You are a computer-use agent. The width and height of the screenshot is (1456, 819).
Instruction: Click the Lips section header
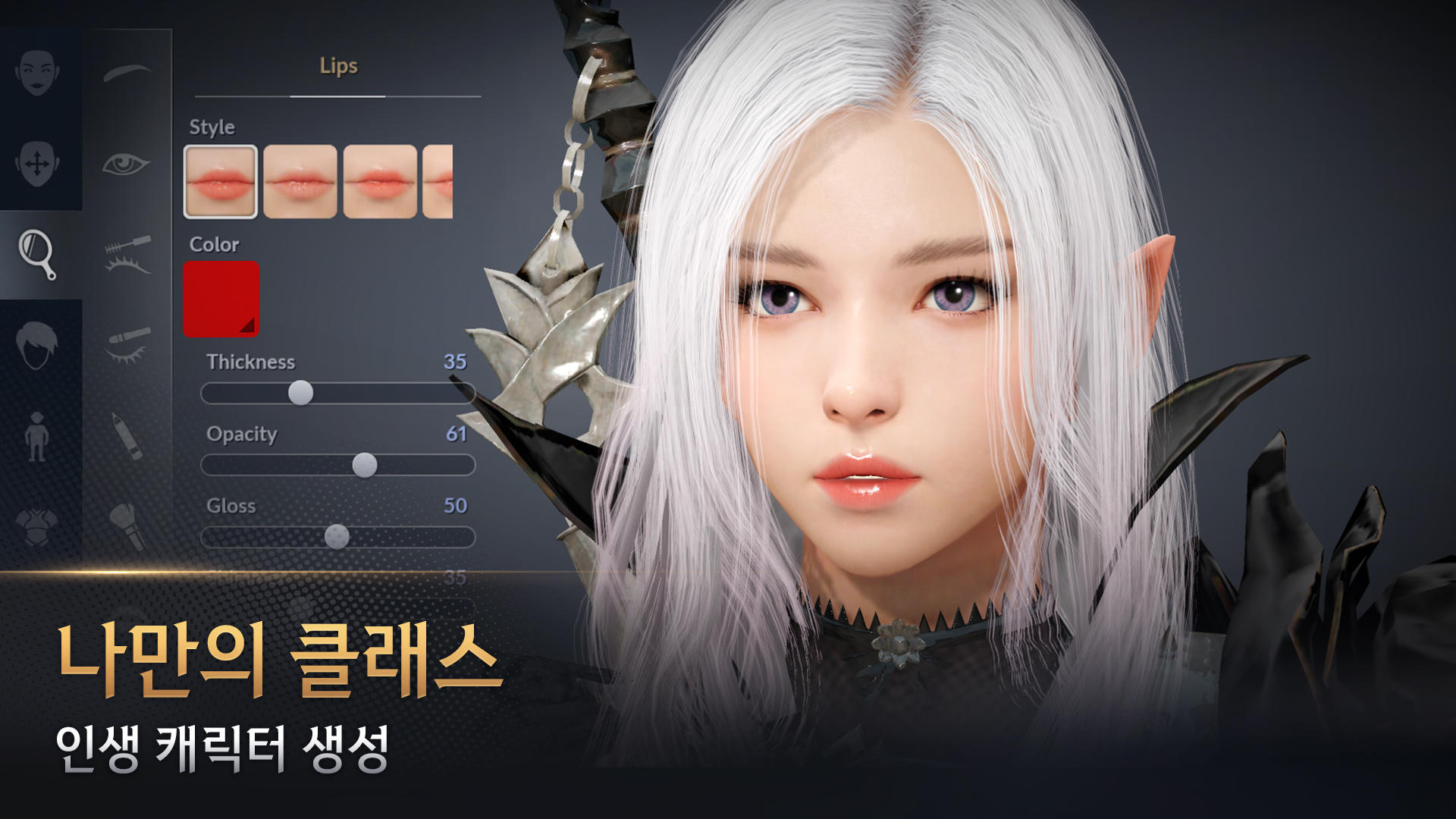pyautogui.click(x=337, y=67)
